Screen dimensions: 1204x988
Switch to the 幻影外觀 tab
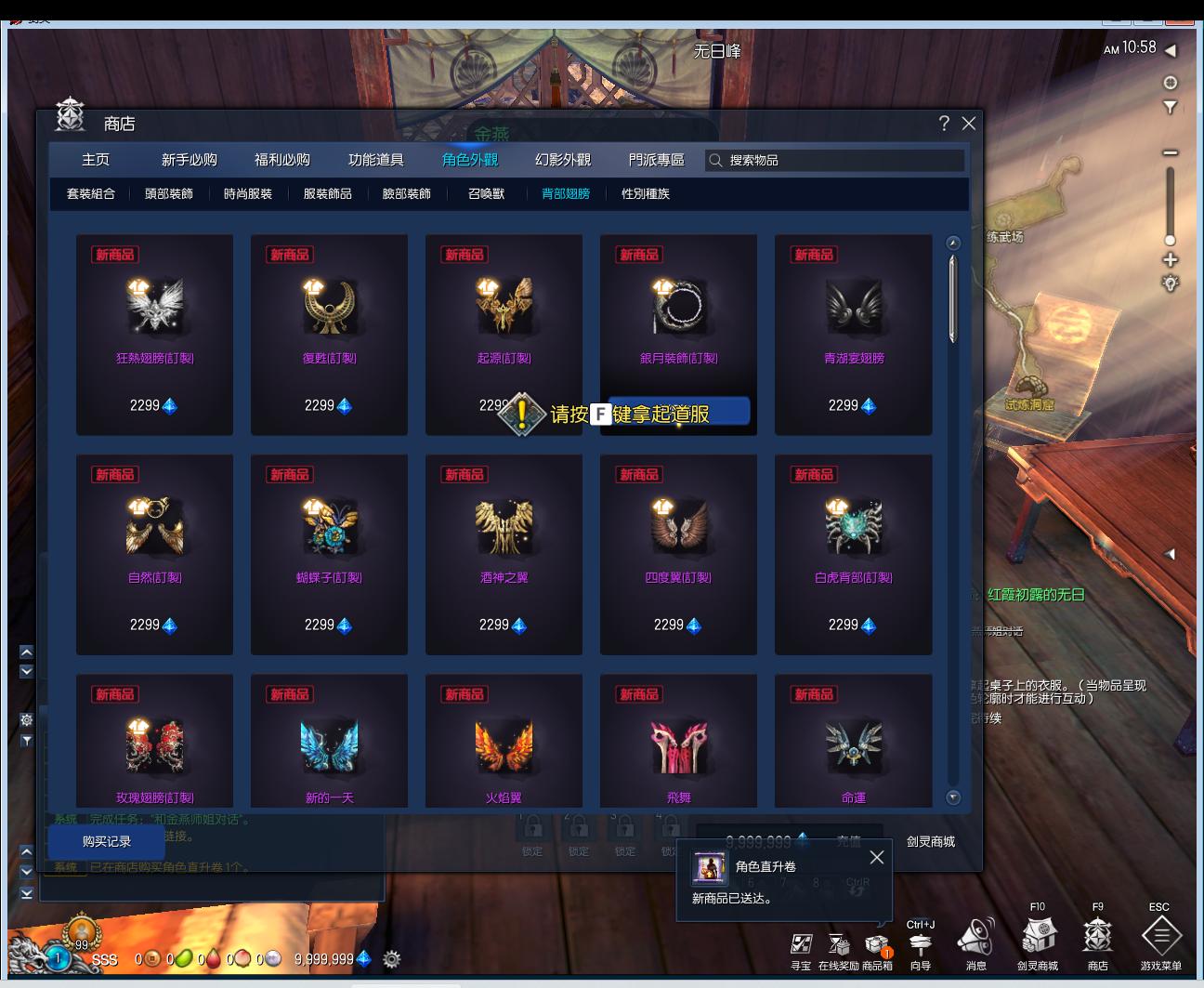pos(563,160)
